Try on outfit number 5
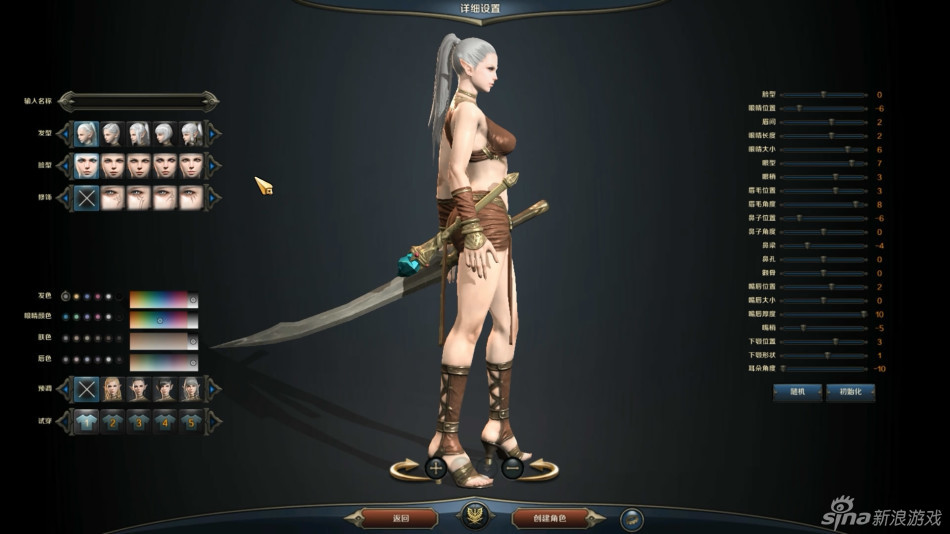This screenshot has width=950, height=534. click(190, 422)
